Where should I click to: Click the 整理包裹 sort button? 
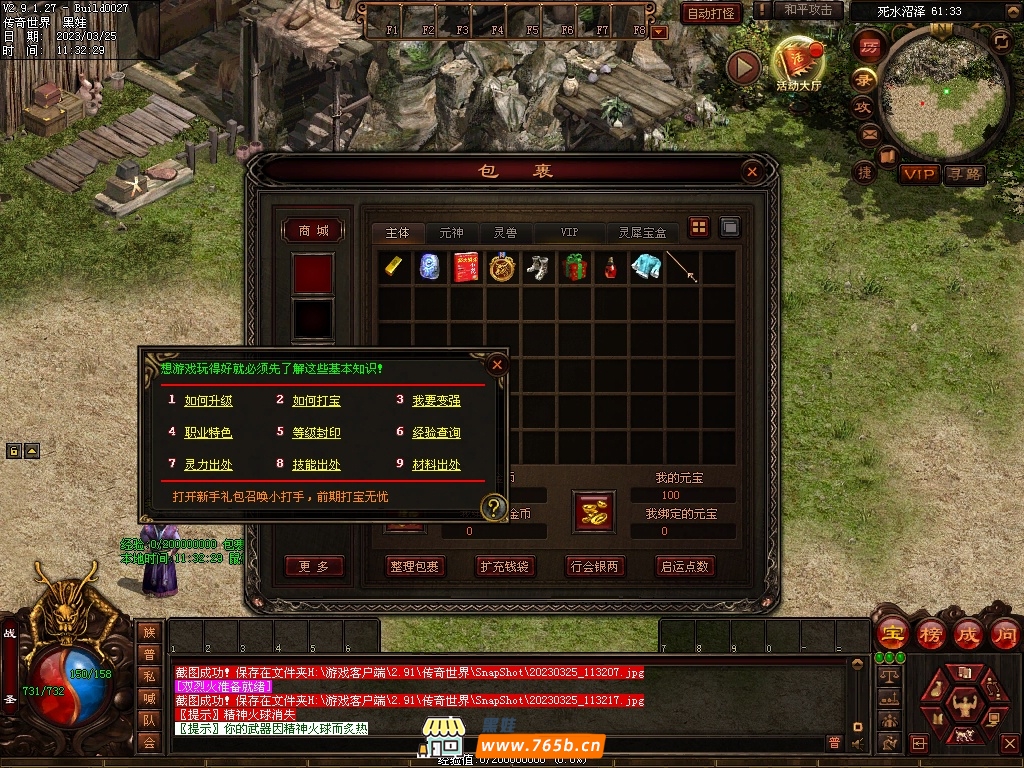point(415,566)
